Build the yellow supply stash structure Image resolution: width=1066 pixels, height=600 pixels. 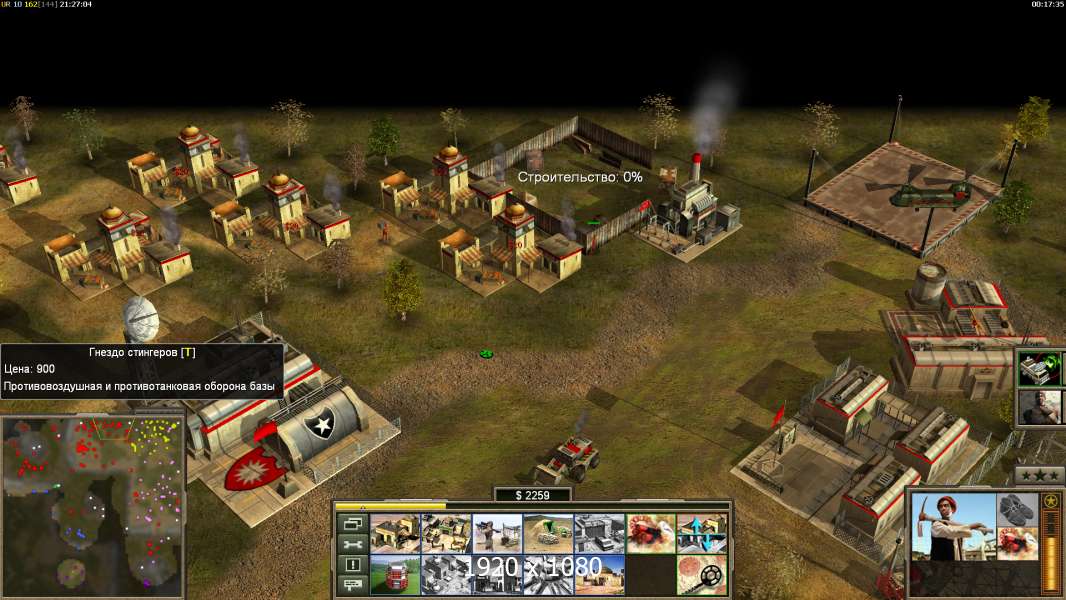coord(395,533)
